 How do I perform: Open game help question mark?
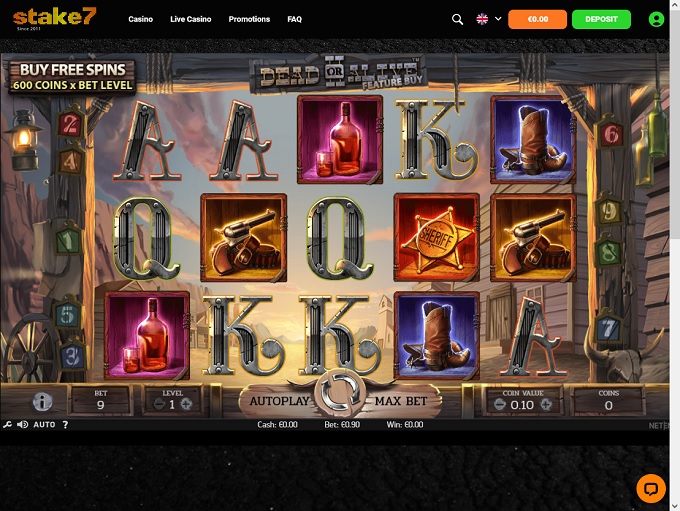click(x=65, y=425)
